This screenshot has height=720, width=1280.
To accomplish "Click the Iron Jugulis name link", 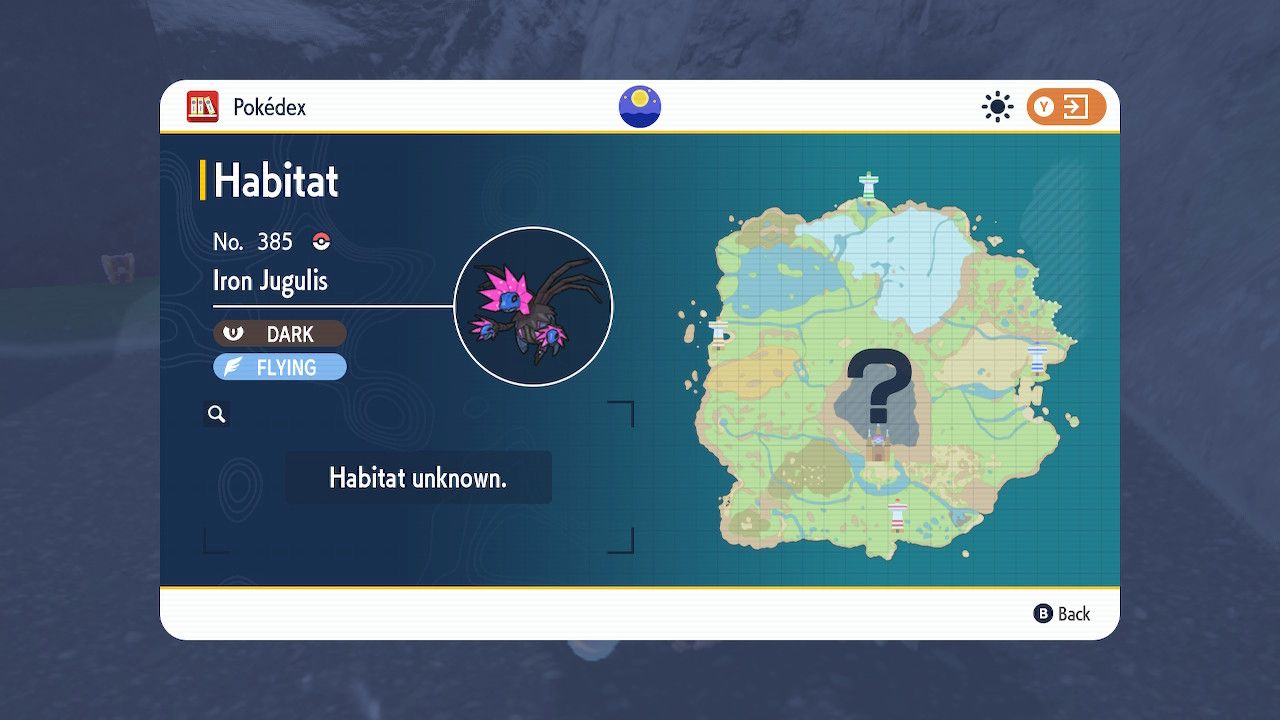I will [269, 281].
